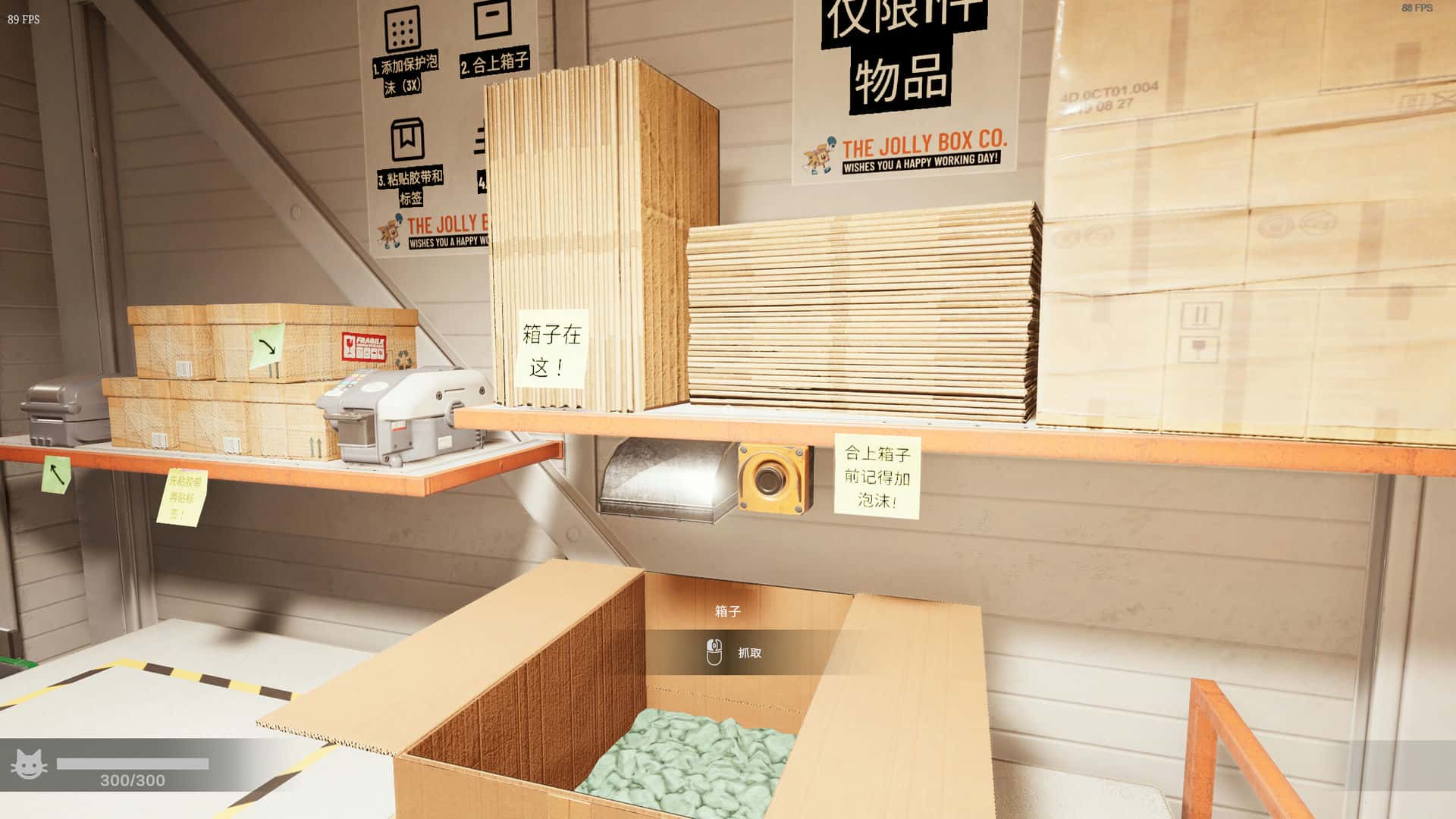Click the red FRAGILE wine glass sticker
The width and height of the screenshot is (1456, 819).
[348, 346]
